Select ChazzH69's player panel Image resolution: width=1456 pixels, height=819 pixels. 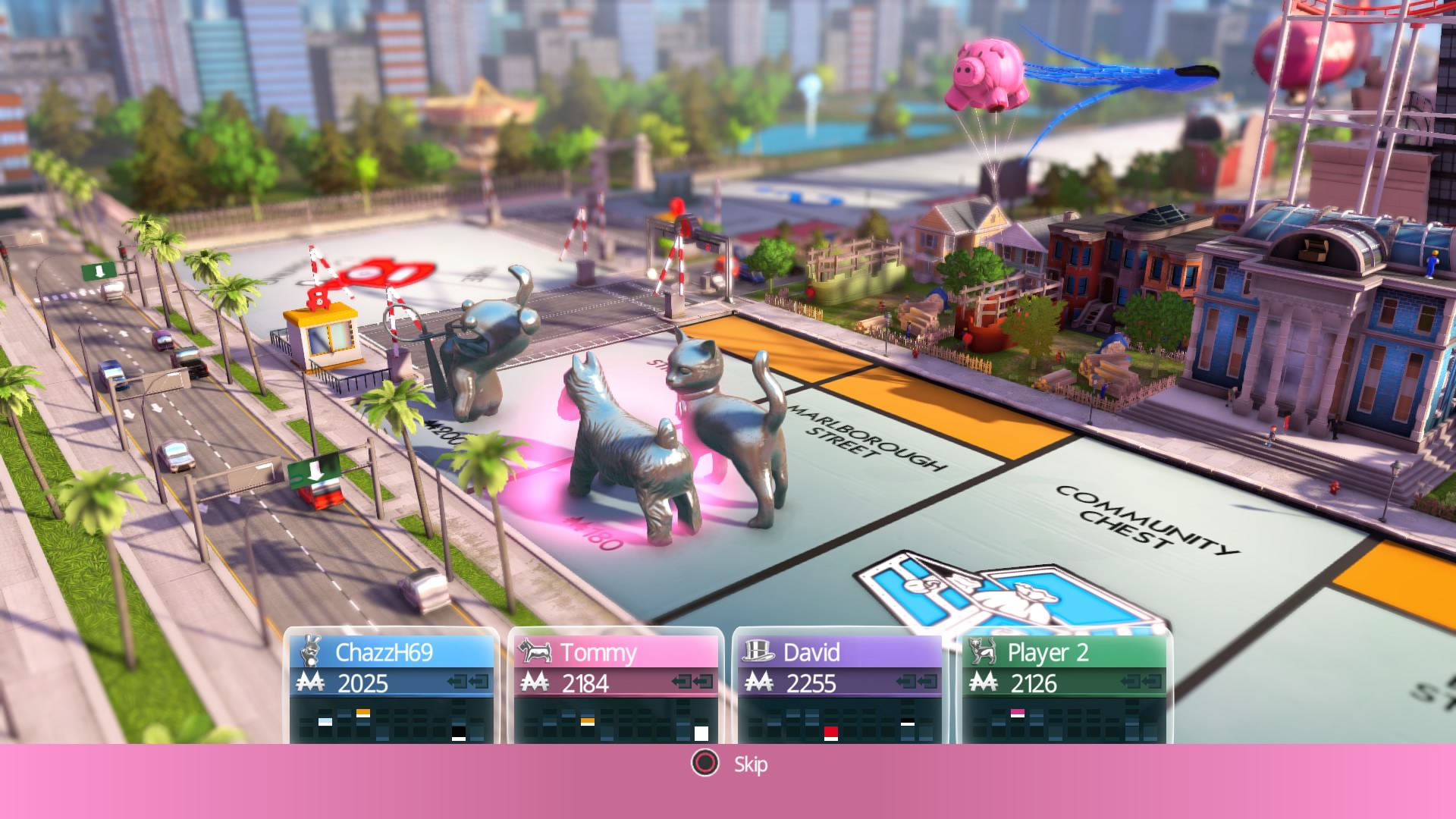pos(391,686)
